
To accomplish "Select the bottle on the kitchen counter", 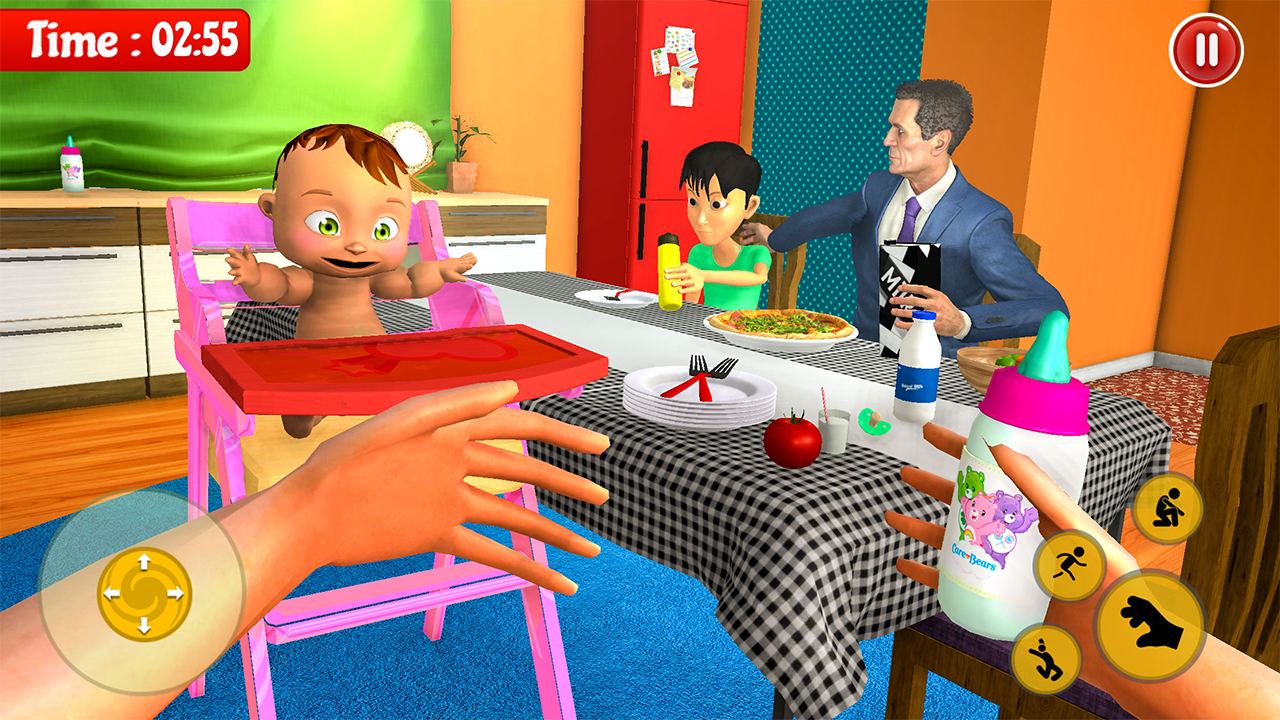I will 73,165.
